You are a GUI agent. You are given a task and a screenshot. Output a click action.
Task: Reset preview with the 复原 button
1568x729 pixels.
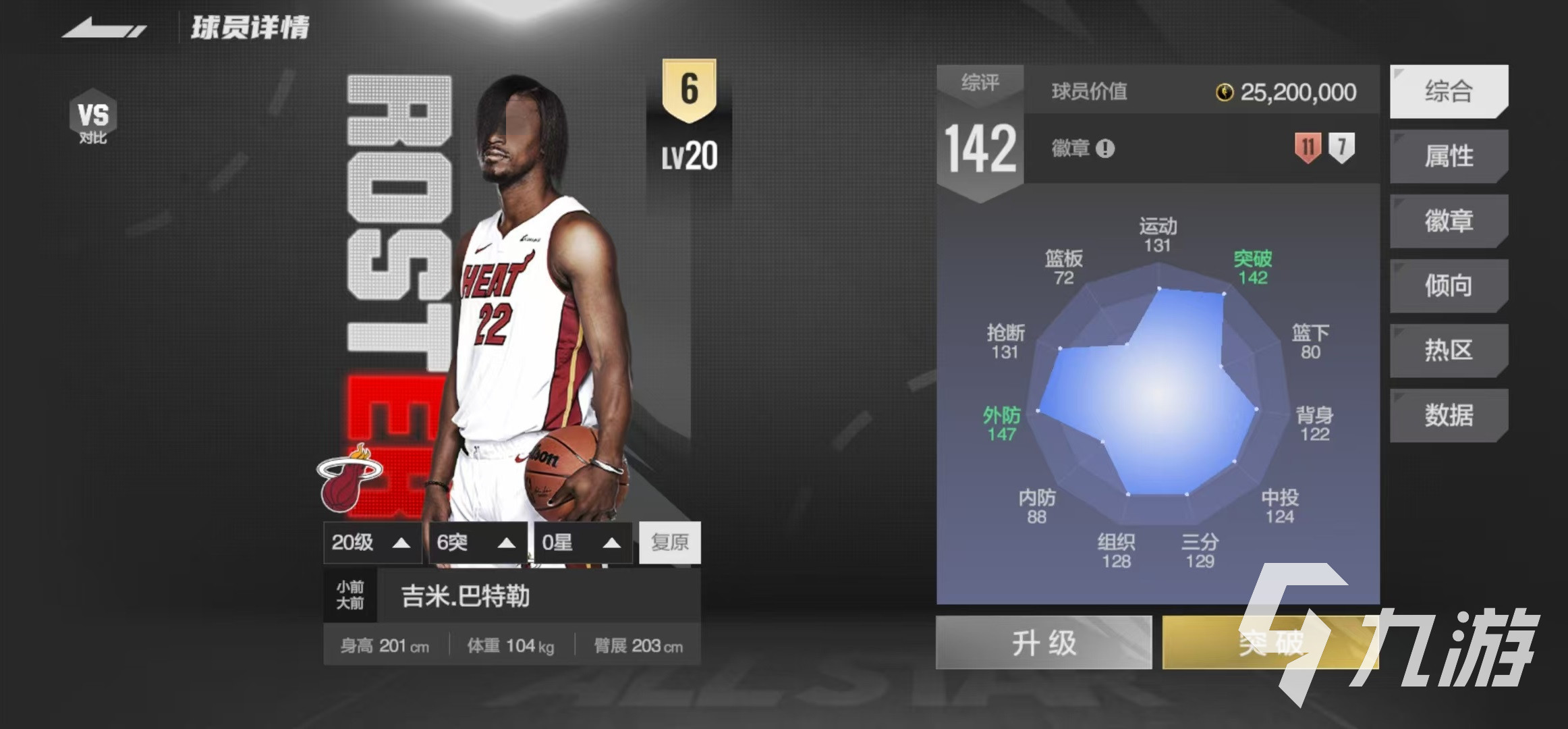(x=670, y=543)
